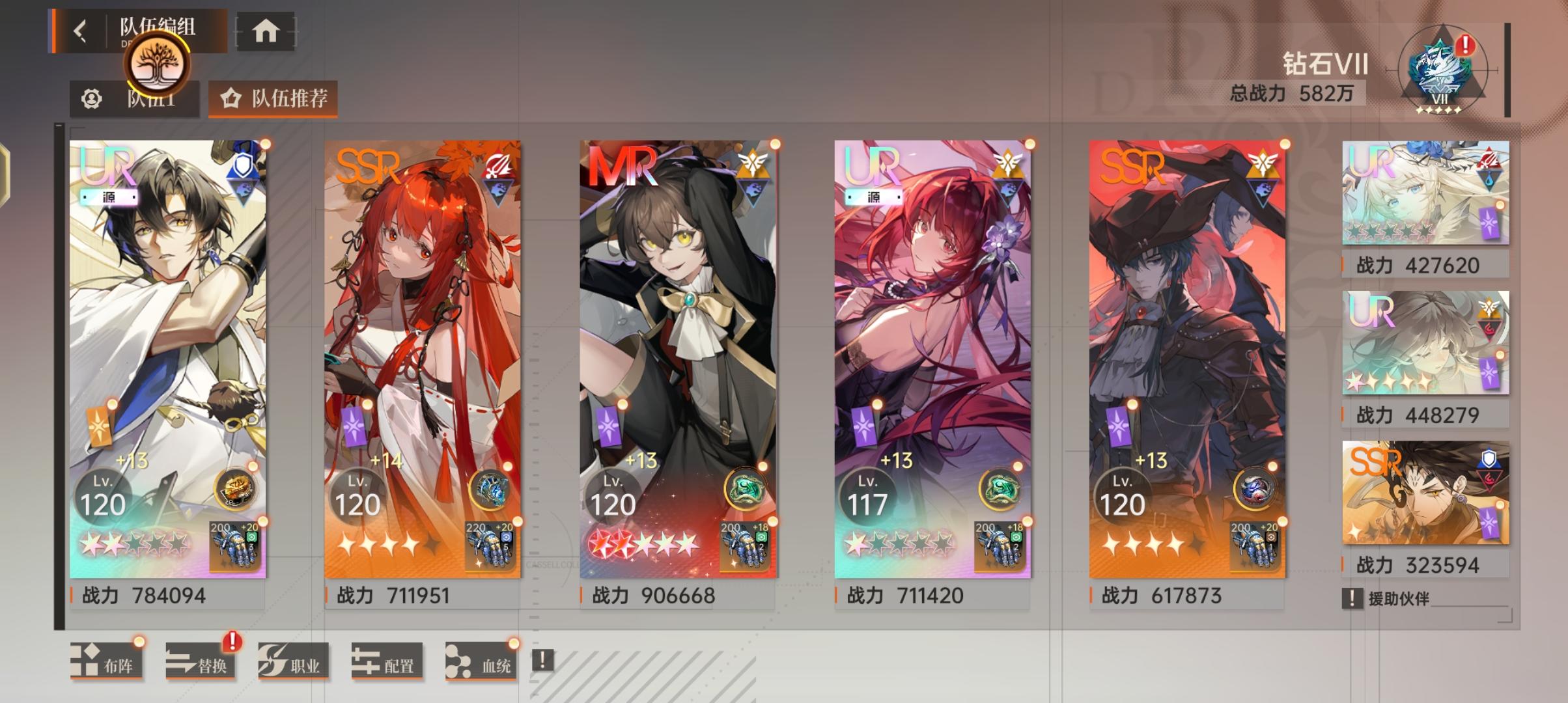Tap the 布阵 formation icon

(104, 661)
